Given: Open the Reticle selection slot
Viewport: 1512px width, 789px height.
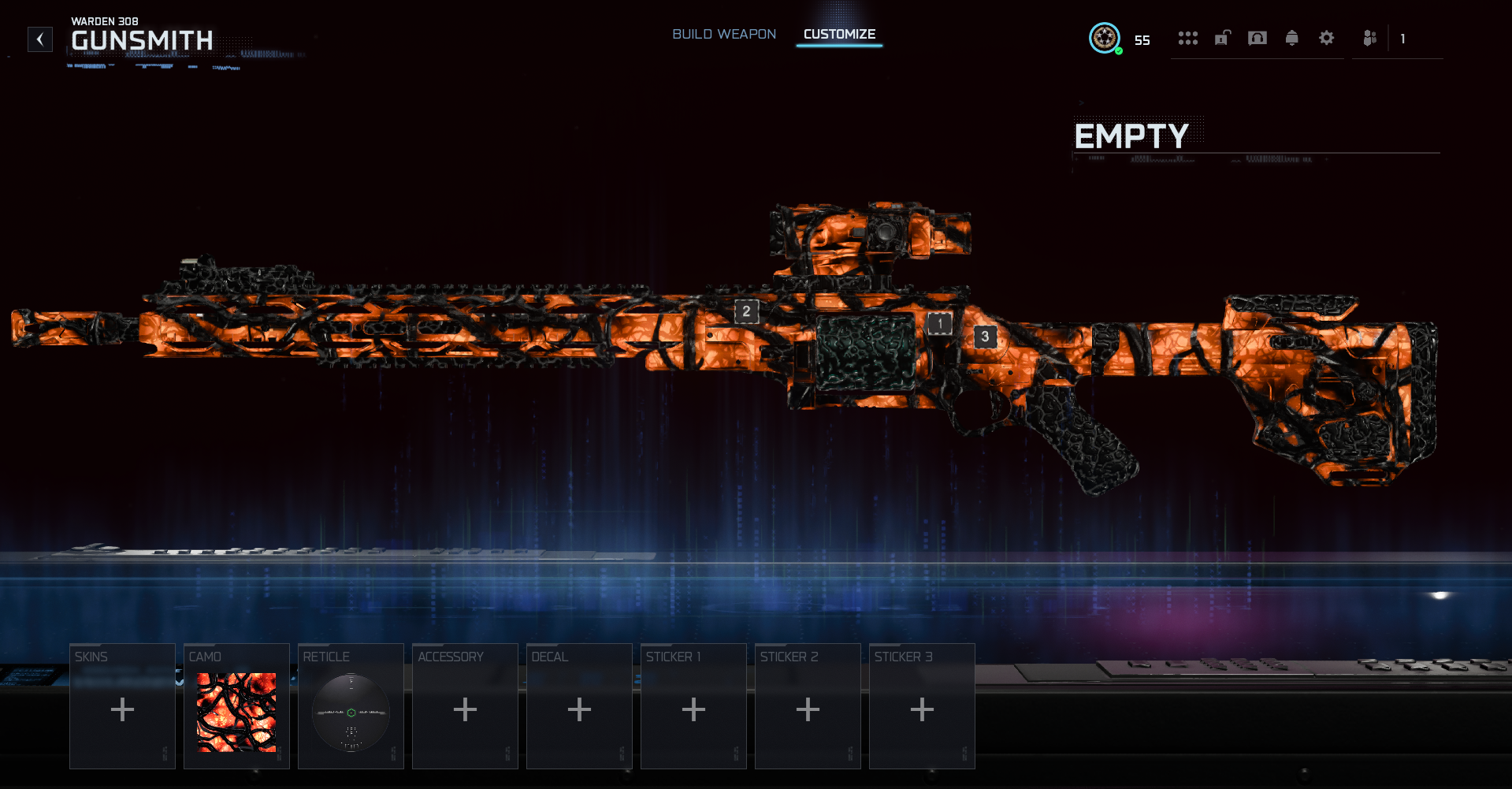Looking at the screenshot, I should click(x=351, y=706).
